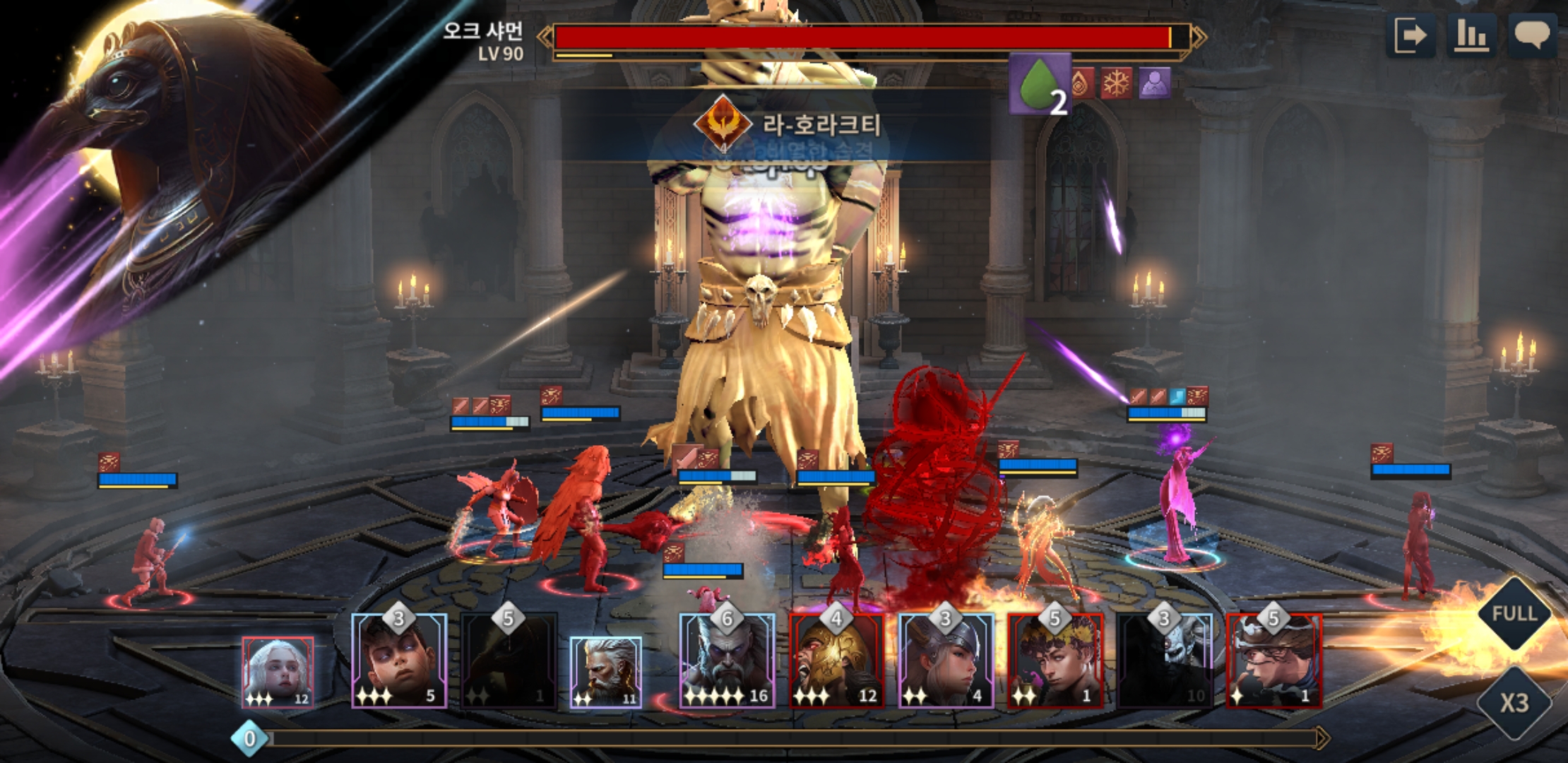Open the chat speech bubble
The height and width of the screenshot is (763, 1568).
(x=1531, y=35)
